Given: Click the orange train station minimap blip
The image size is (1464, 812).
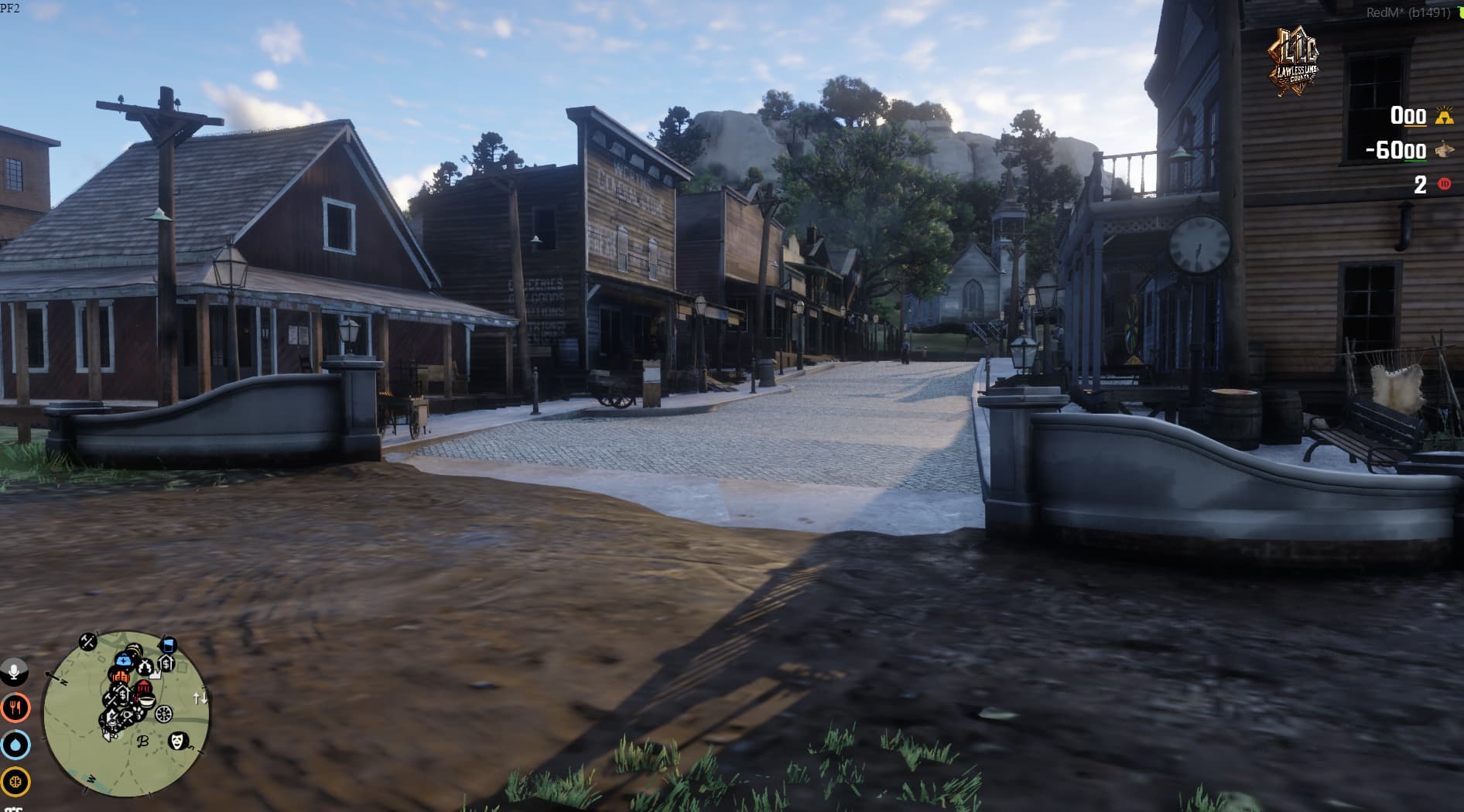Looking at the screenshot, I should [x=121, y=677].
